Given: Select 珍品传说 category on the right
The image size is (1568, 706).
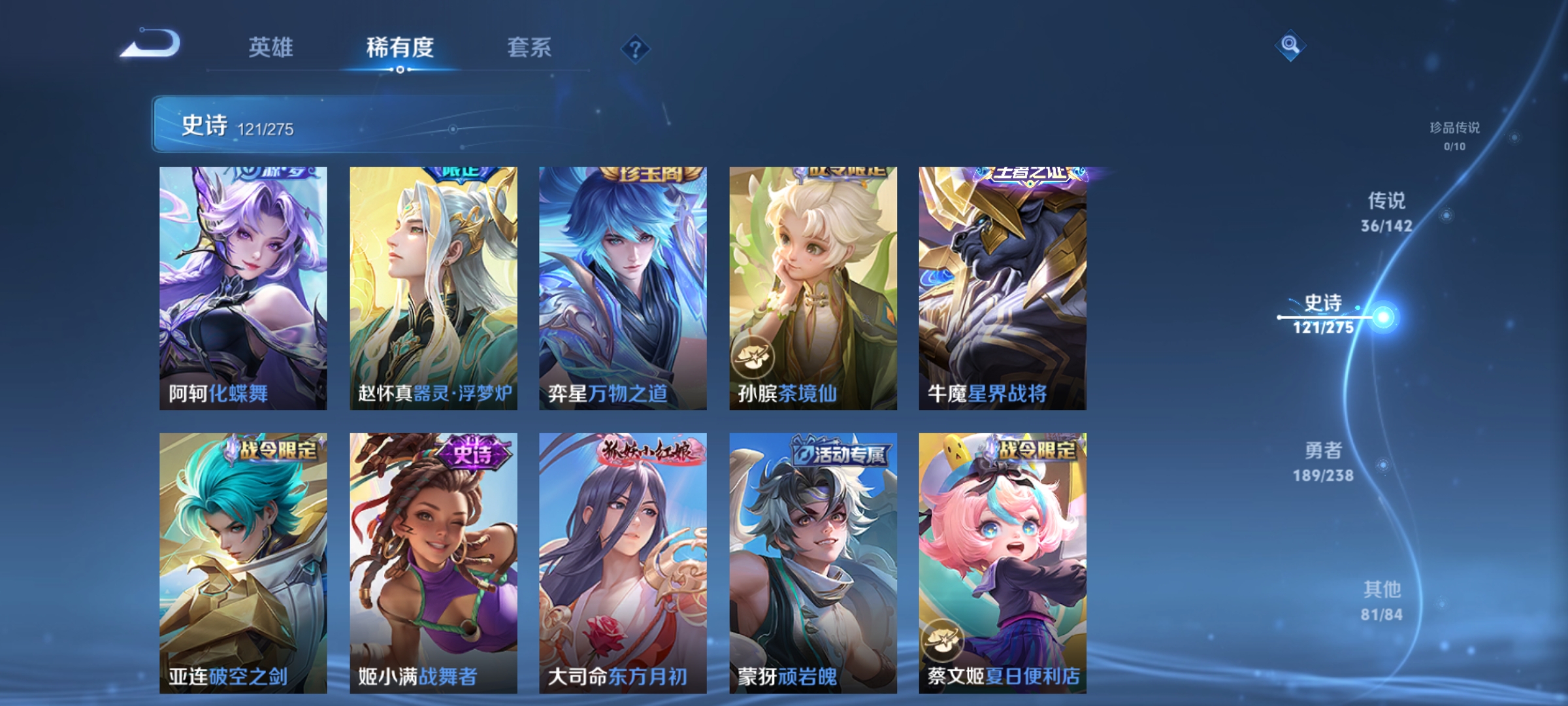Looking at the screenshot, I should [x=1461, y=134].
